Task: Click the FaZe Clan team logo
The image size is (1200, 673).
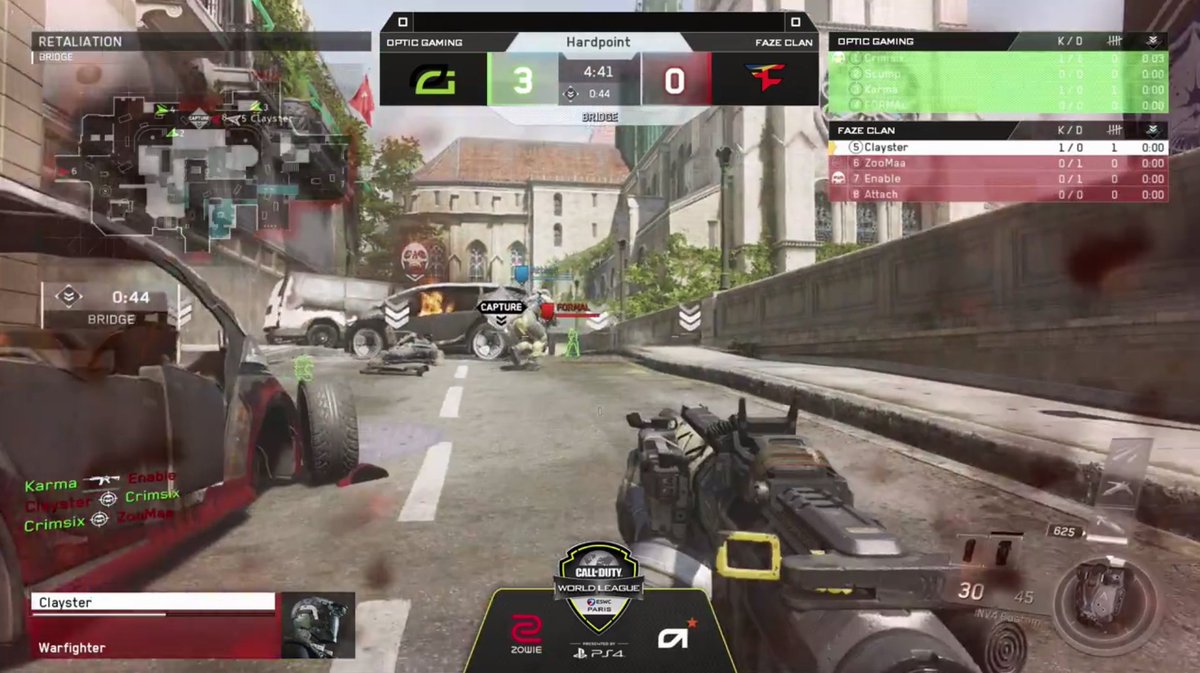Action: click(765, 80)
